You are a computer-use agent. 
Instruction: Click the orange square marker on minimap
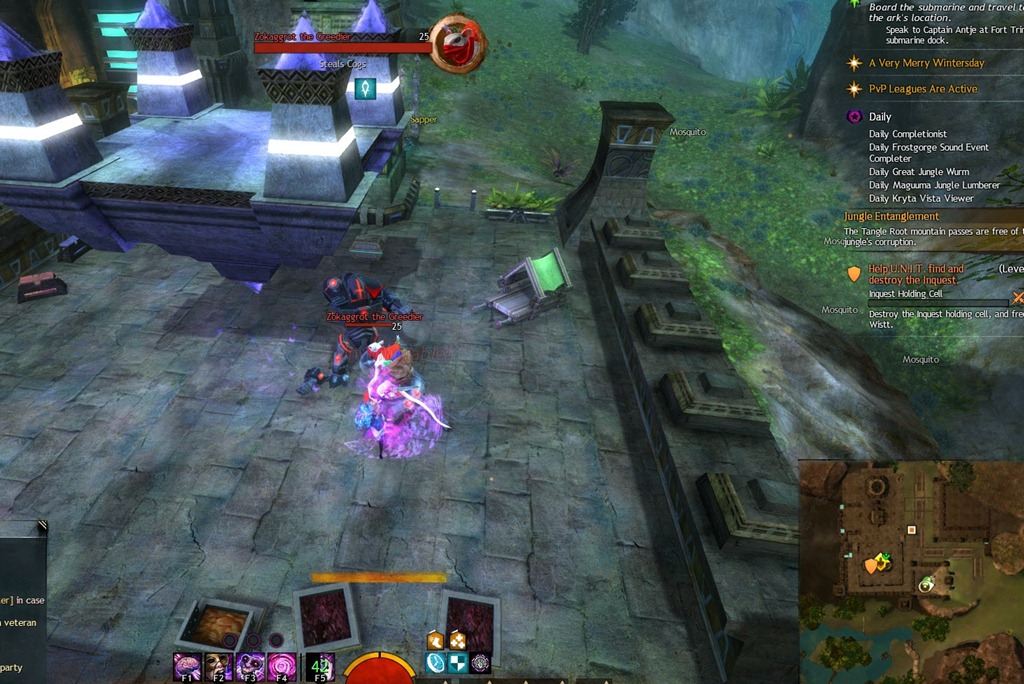[911, 530]
